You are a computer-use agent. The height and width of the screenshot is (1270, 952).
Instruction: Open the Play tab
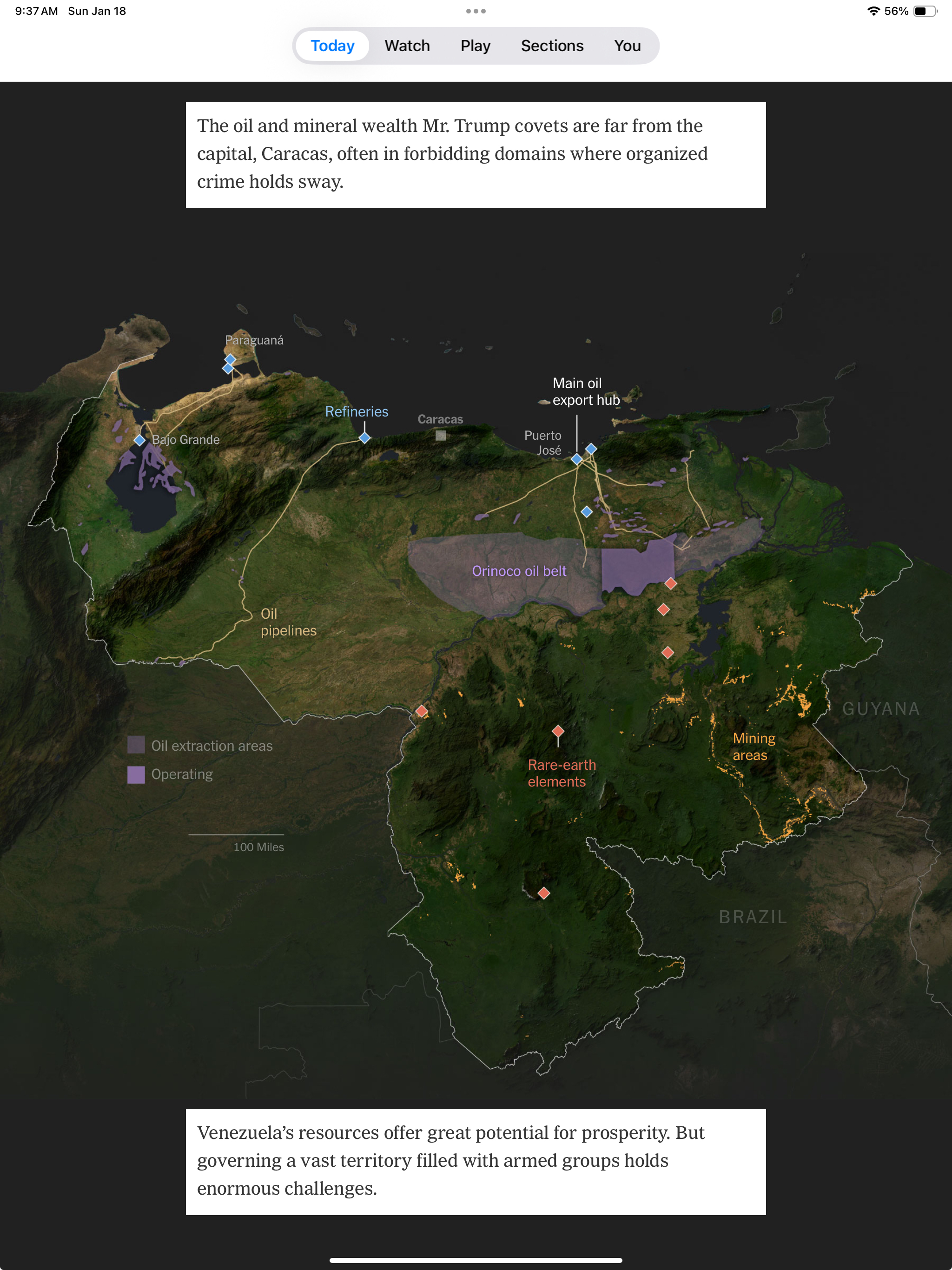coord(476,46)
